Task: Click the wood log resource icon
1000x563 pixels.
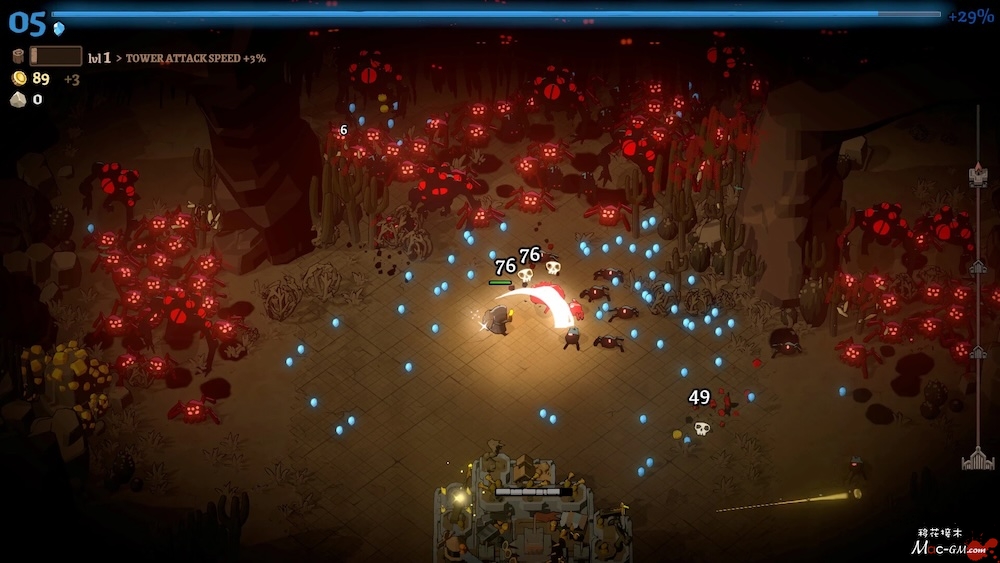Action: [18, 57]
